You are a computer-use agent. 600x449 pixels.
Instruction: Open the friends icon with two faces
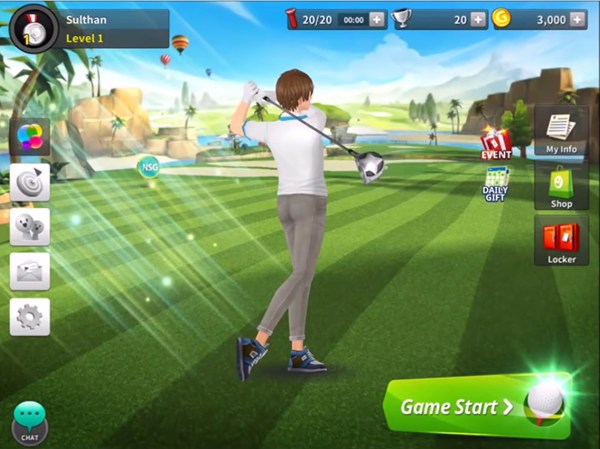click(30, 227)
